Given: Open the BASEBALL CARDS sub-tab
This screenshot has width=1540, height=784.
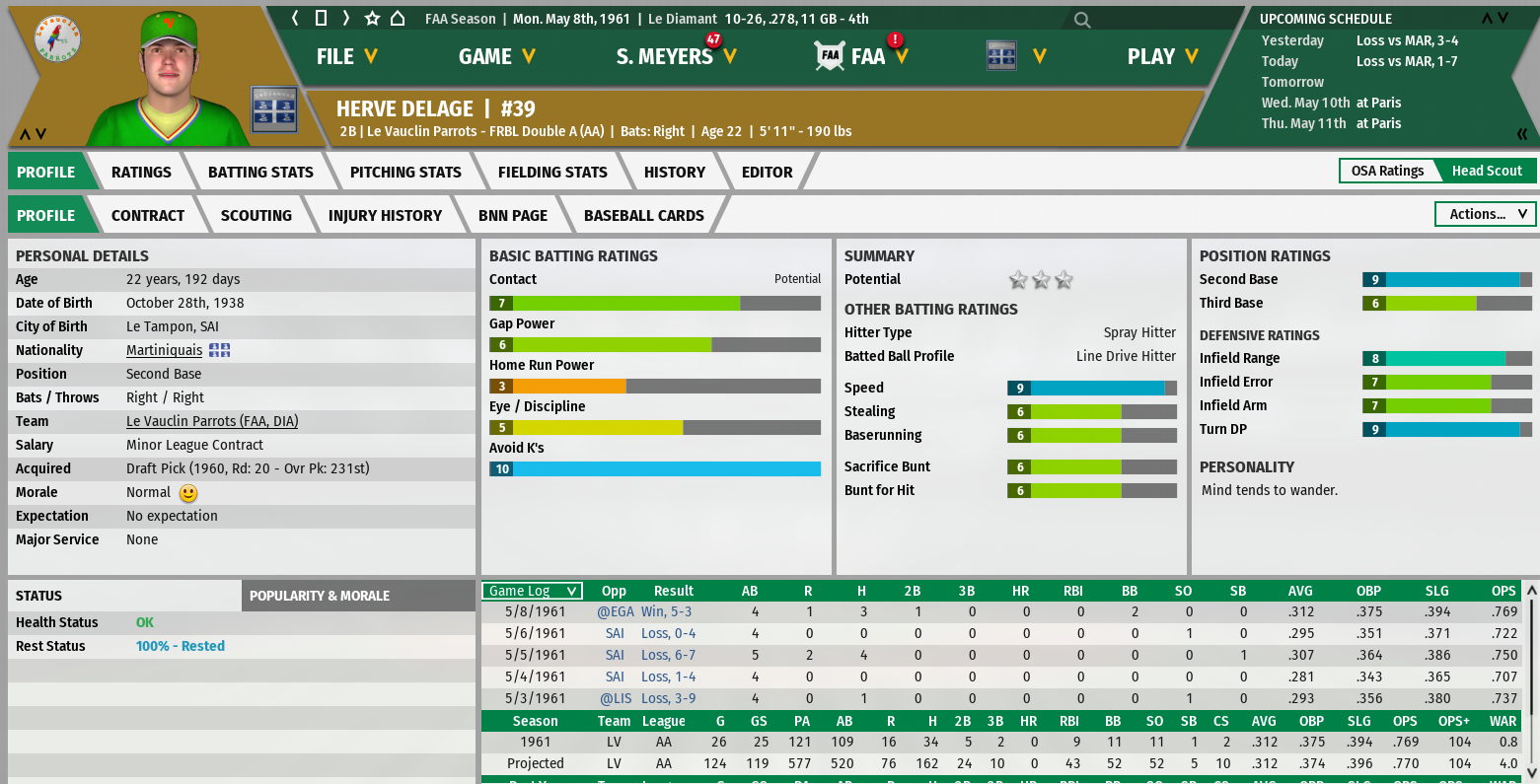Looking at the screenshot, I should click(x=643, y=215).
